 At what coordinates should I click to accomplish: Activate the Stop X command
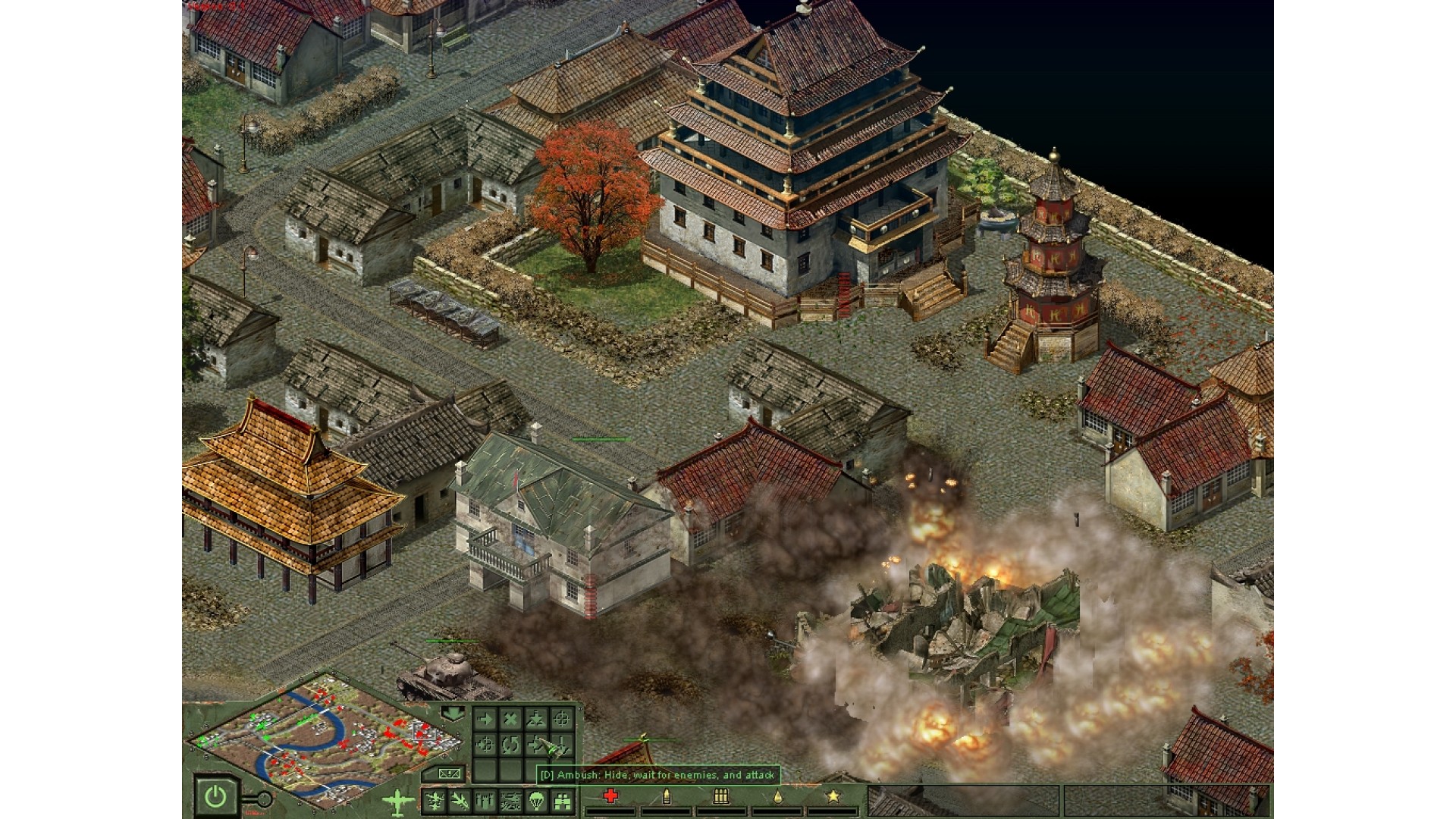click(511, 719)
